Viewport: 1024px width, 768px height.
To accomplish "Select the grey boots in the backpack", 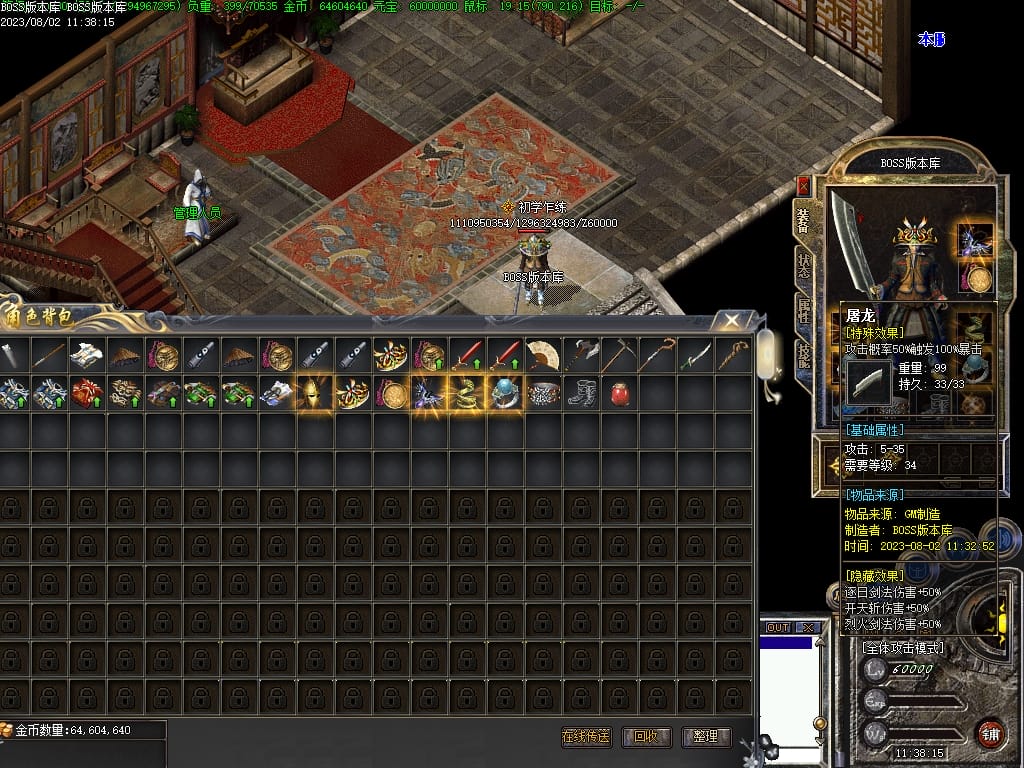I will click(x=580, y=393).
